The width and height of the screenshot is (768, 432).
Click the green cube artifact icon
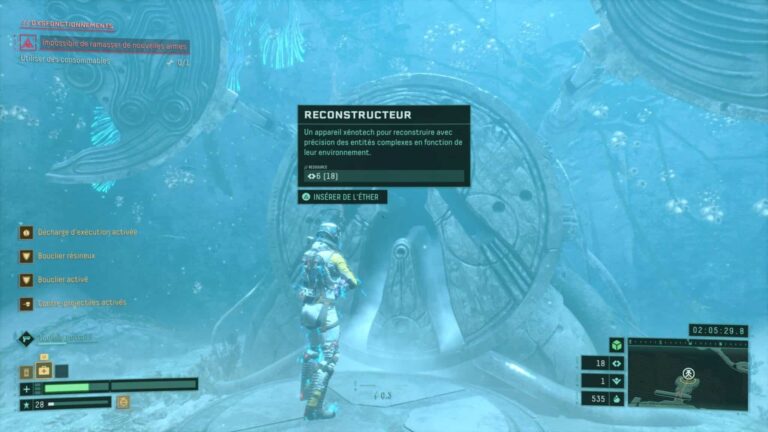[x=616, y=345]
